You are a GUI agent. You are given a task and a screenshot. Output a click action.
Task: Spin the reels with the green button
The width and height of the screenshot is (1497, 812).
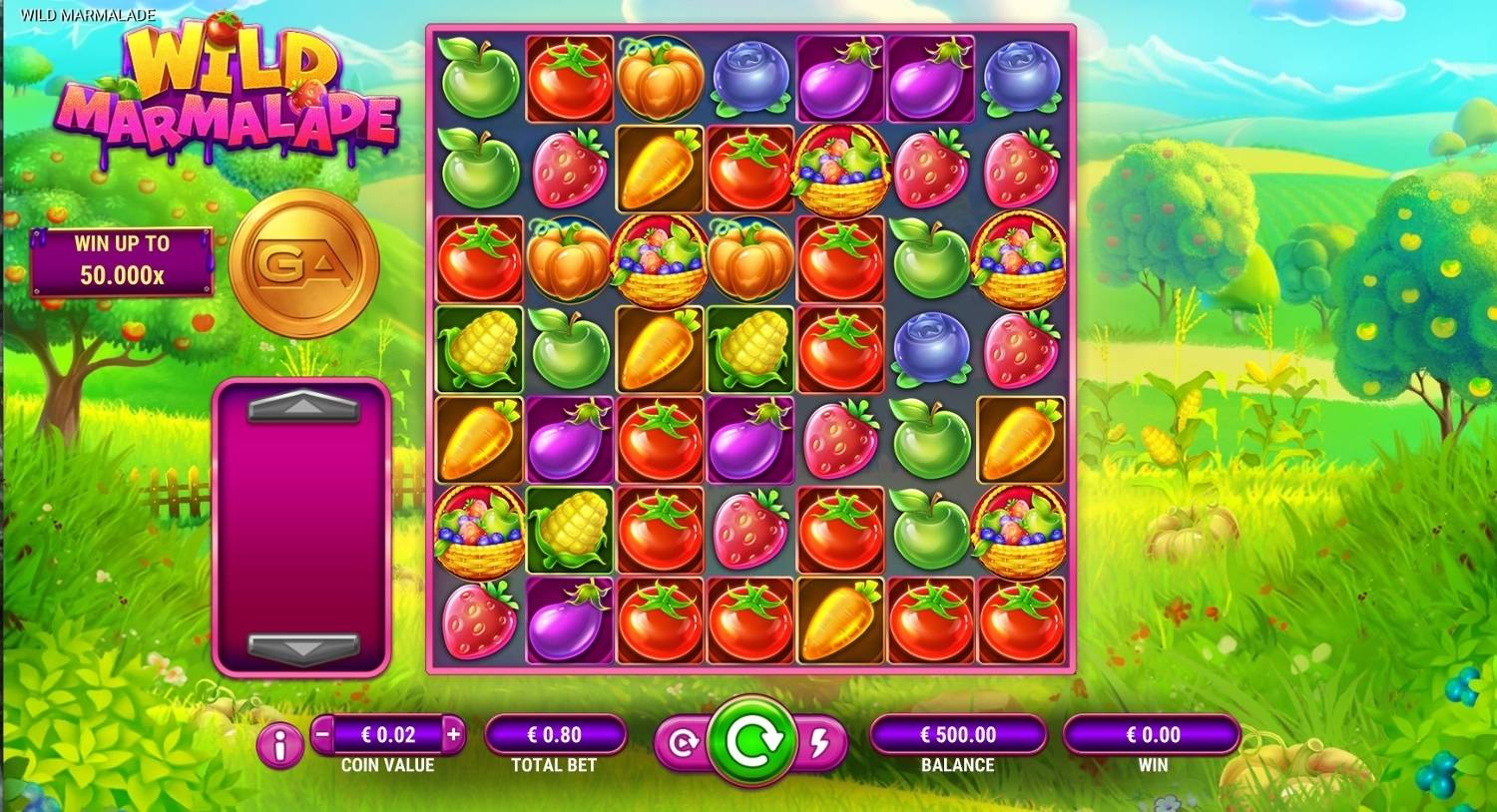750,742
